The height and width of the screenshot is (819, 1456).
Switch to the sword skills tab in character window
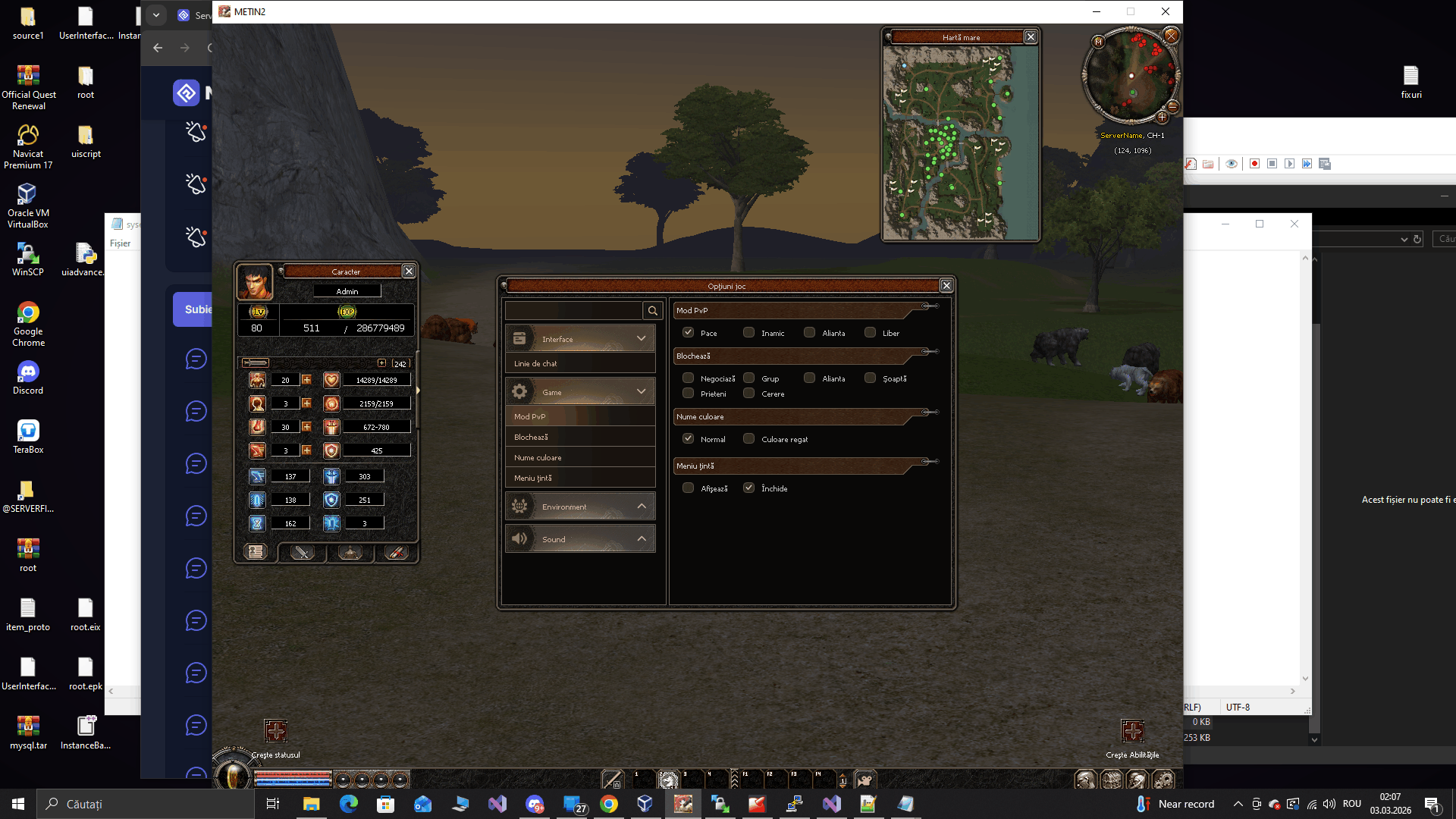301,553
